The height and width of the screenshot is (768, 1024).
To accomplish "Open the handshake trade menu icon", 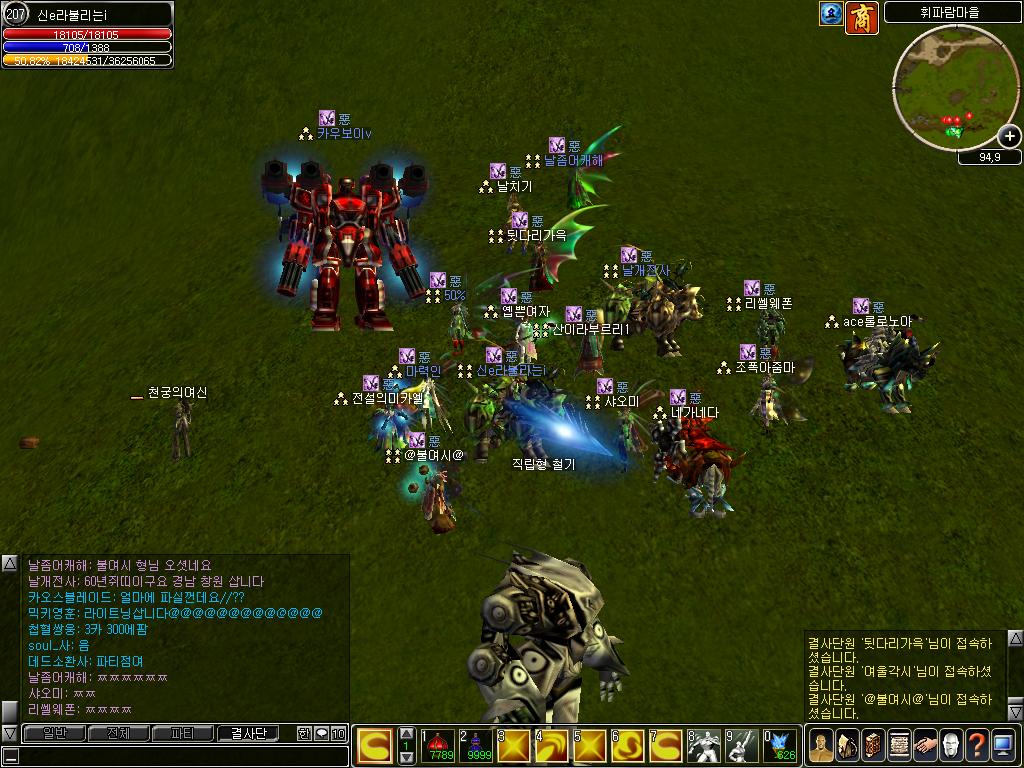I will coord(925,745).
